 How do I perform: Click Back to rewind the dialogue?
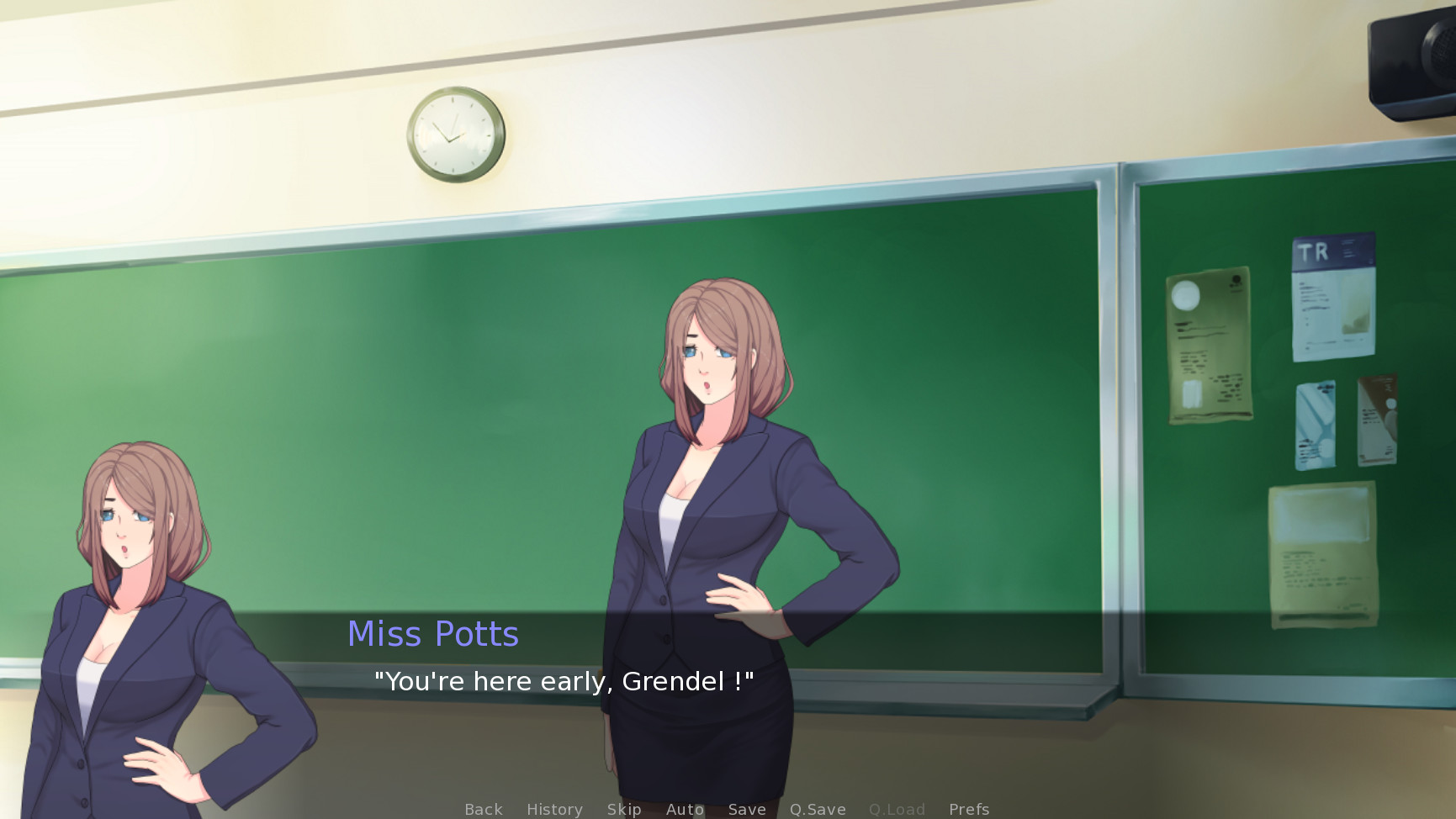[x=483, y=809]
